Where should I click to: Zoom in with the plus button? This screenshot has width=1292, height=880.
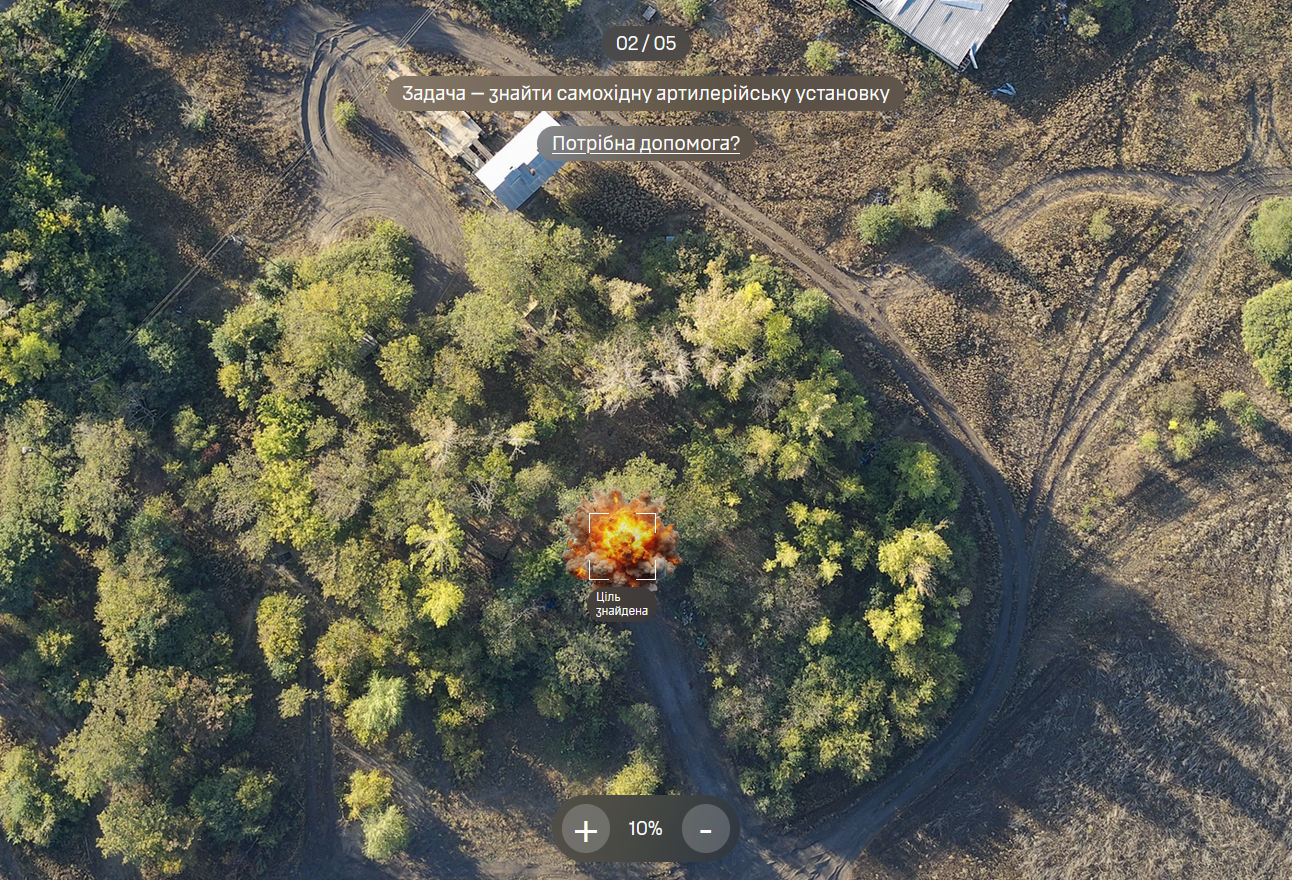pos(586,829)
